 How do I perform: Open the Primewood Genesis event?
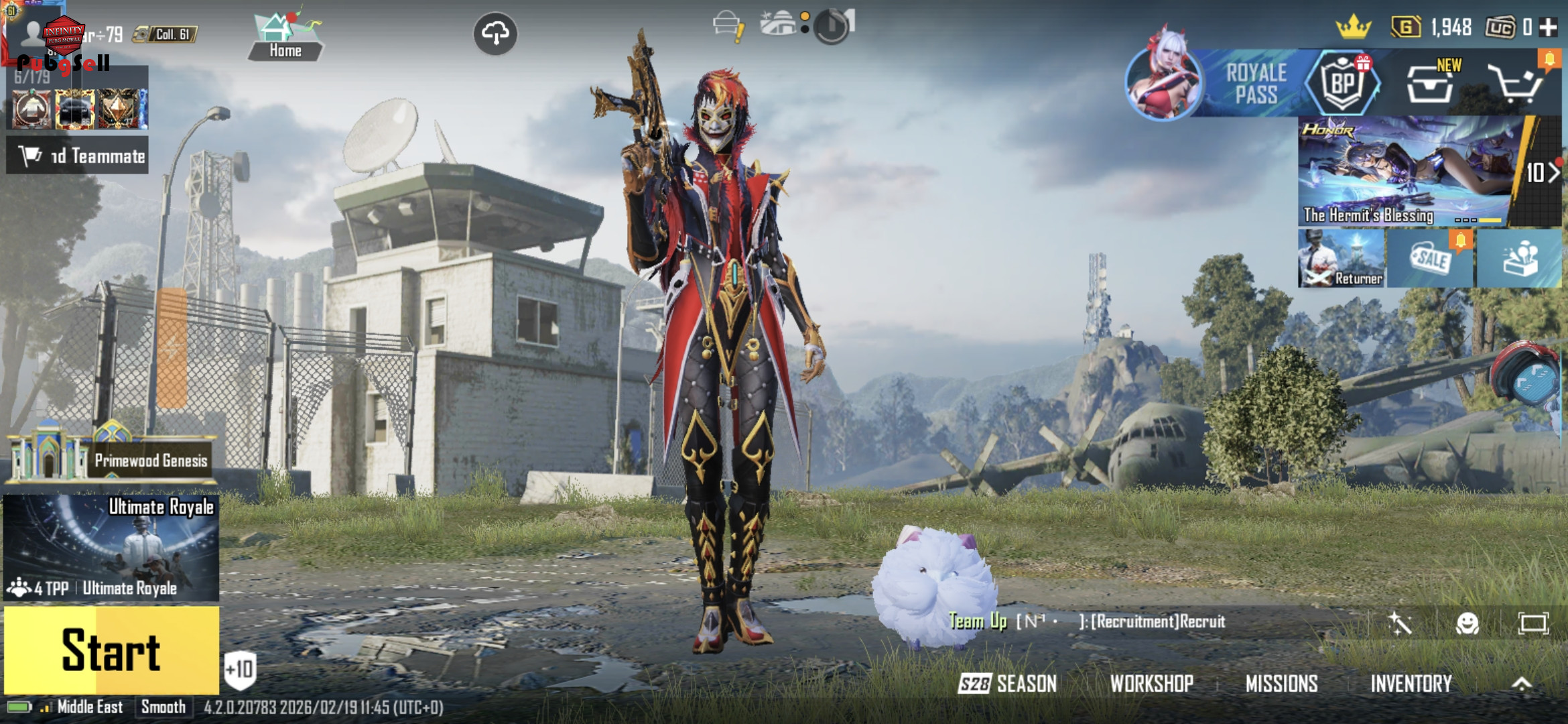click(x=111, y=459)
